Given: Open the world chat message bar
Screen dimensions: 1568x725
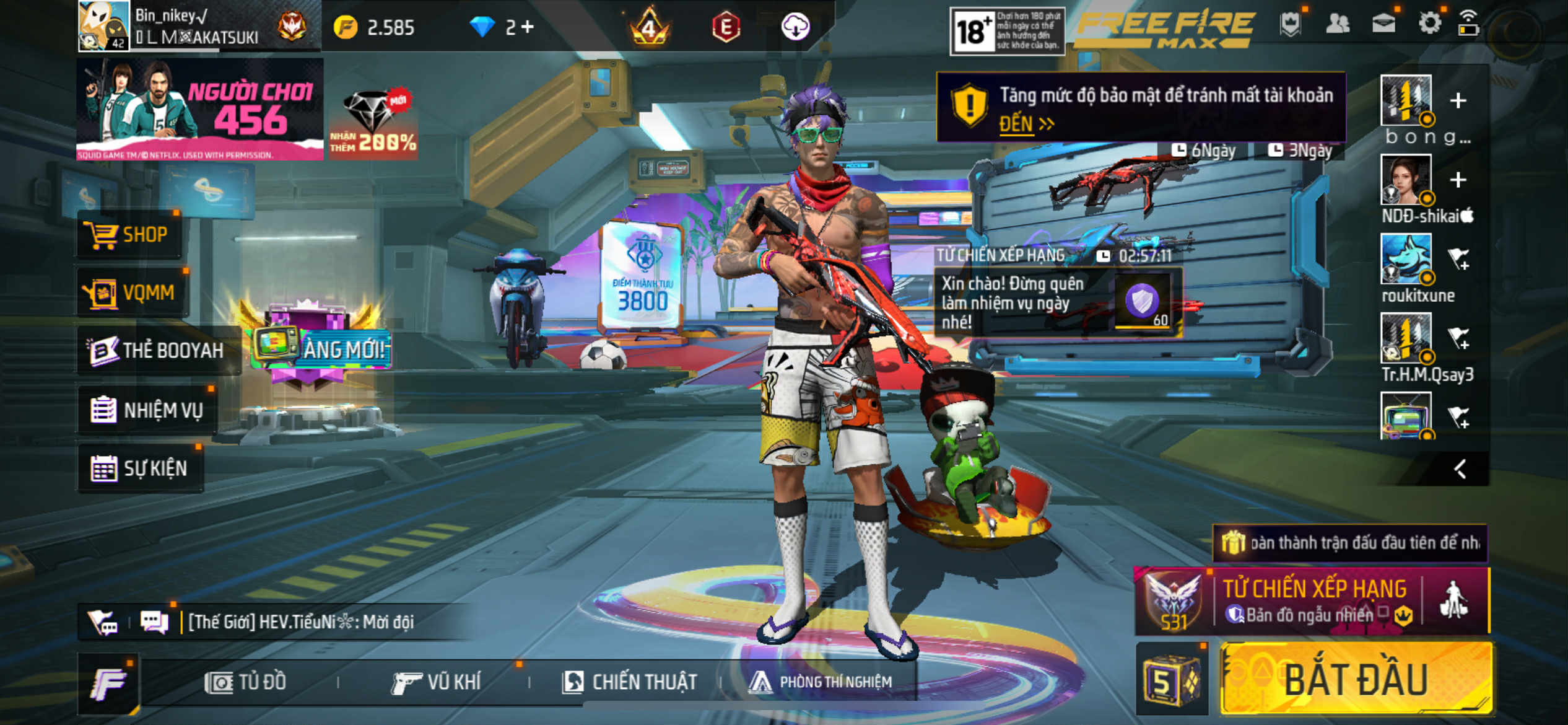Looking at the screenshot, I should [301, 622].
